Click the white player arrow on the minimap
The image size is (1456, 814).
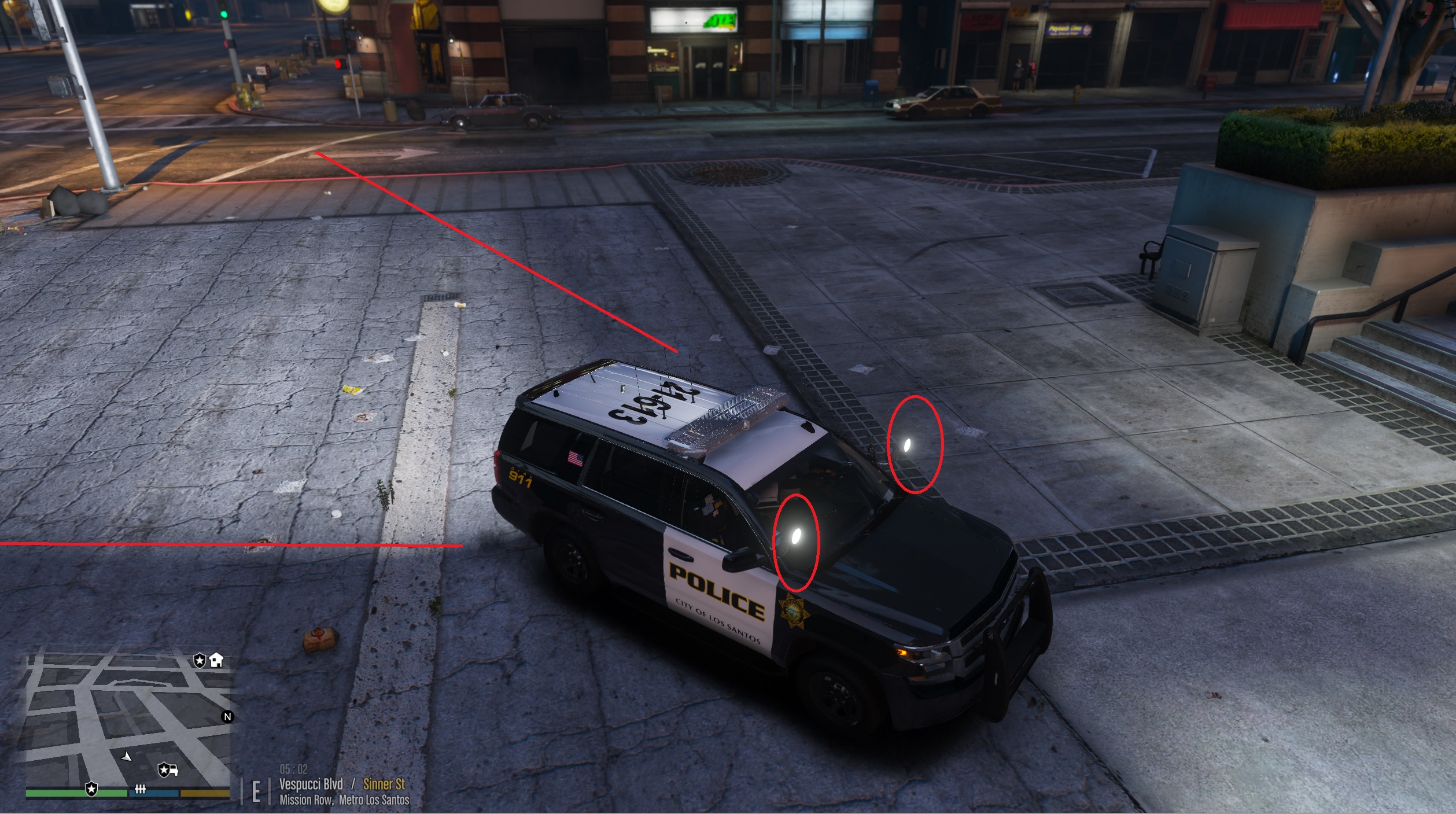click(x=127, y=756)
